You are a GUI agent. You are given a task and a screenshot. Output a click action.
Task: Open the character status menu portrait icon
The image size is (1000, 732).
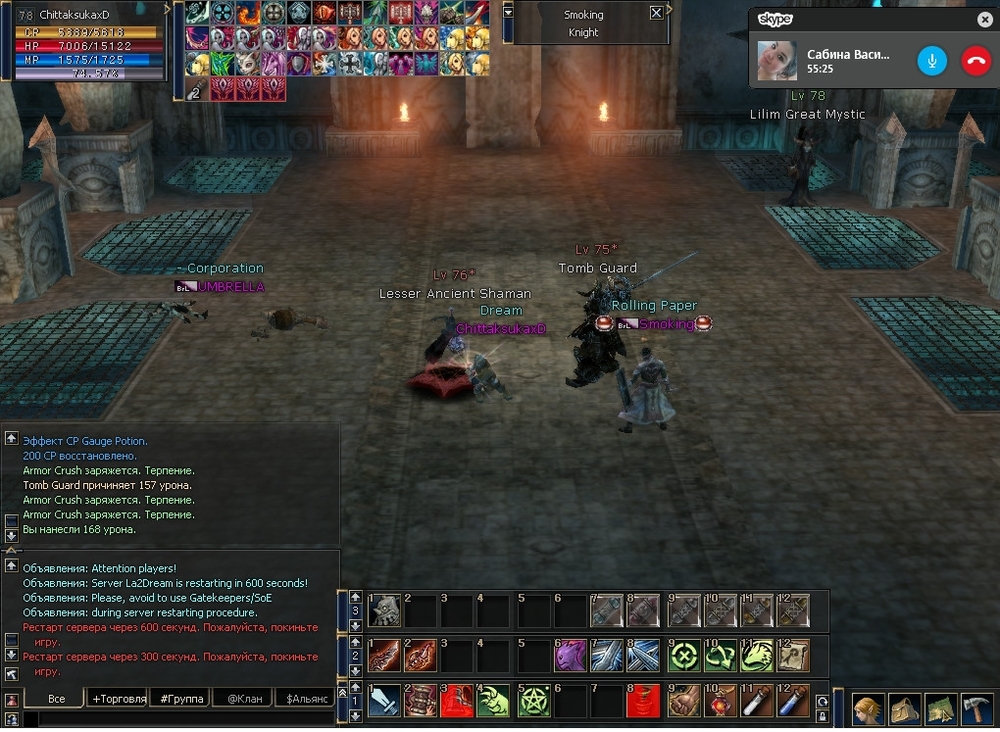click(x=867, y=709)
